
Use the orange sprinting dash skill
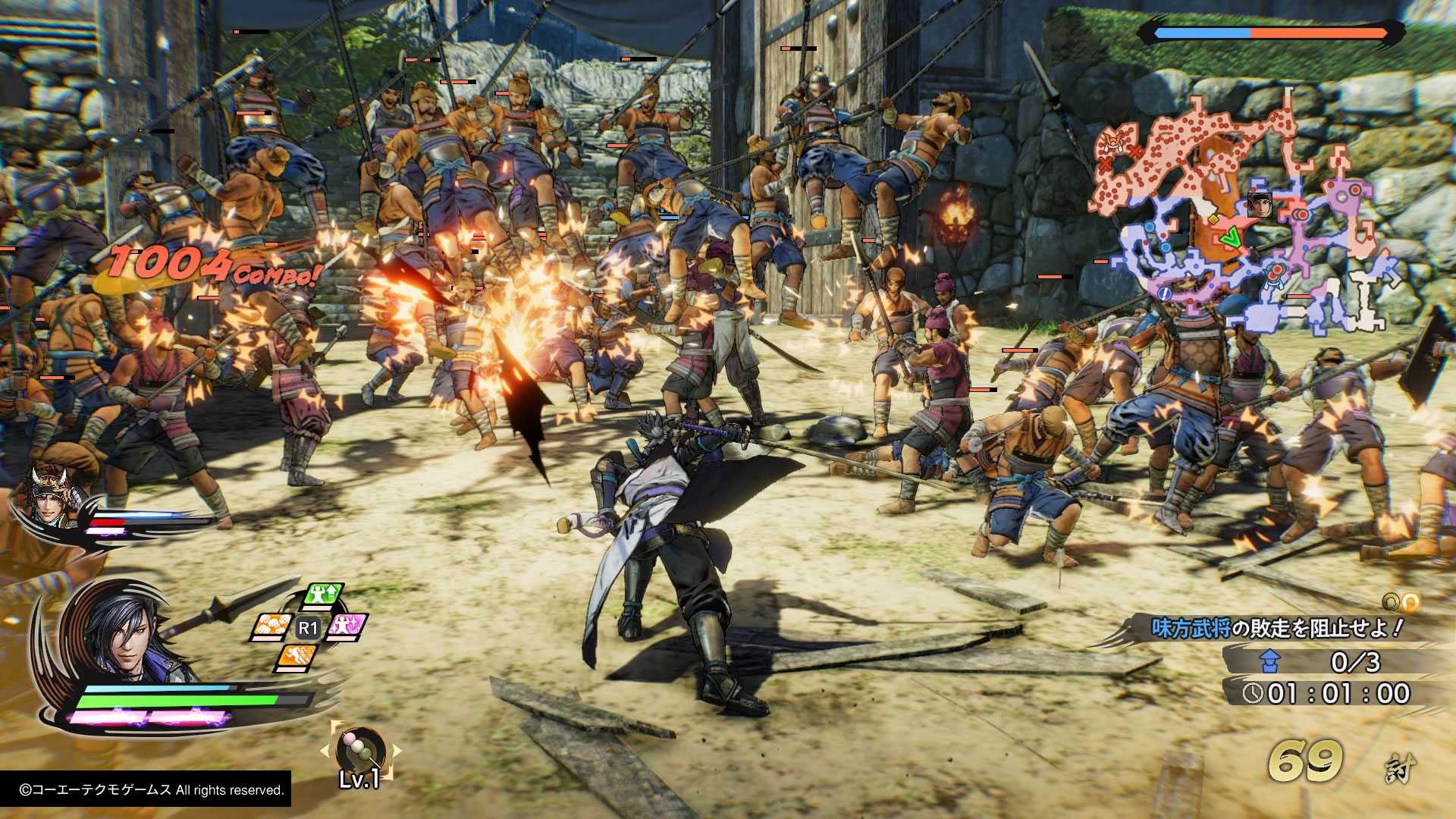[296, 657]
